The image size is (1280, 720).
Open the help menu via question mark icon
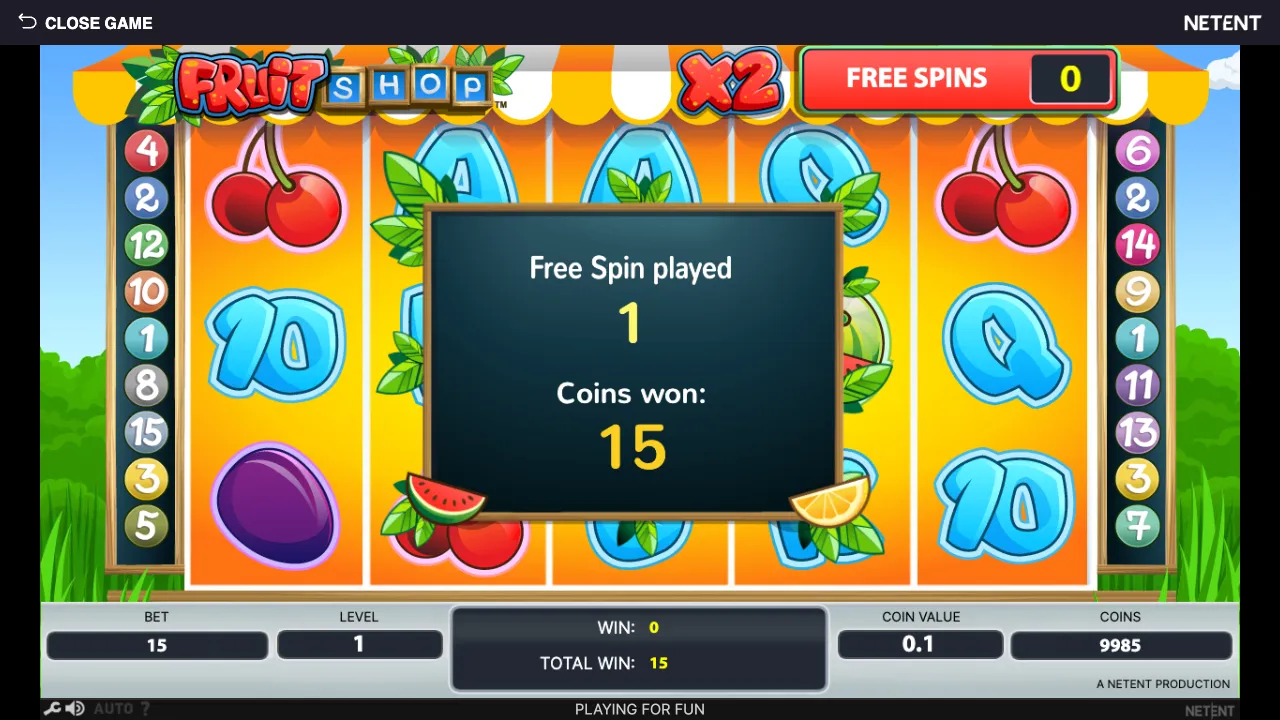(x=144, y=707)
